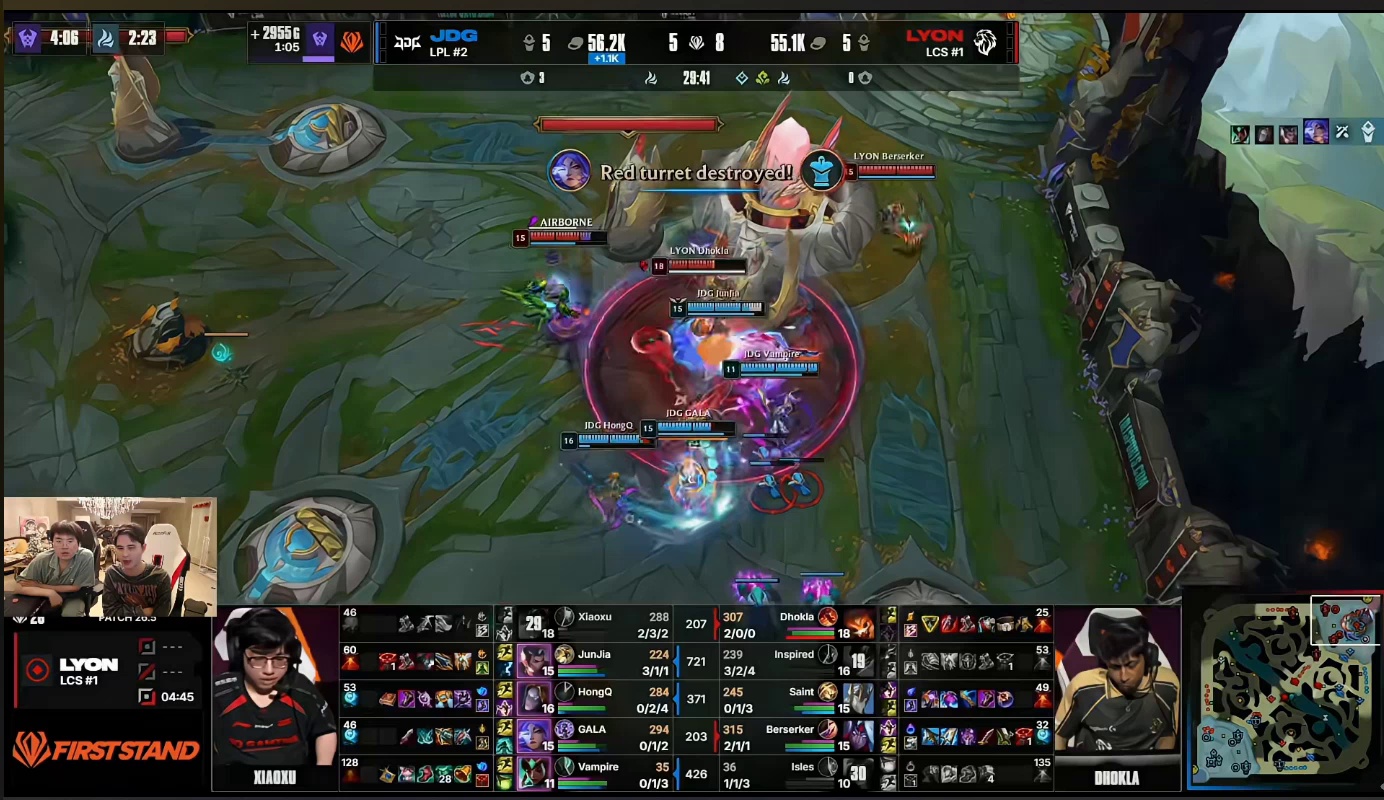Select JunJia's champion portrait in scoreboard
Viewport: 1384px width, 800px height.
(x=535, y=661)
